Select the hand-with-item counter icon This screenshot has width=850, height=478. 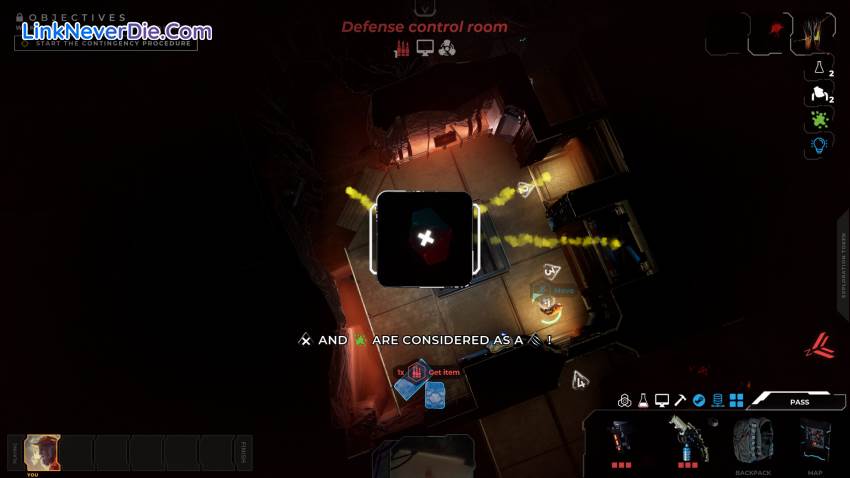(x=819, y=95)
